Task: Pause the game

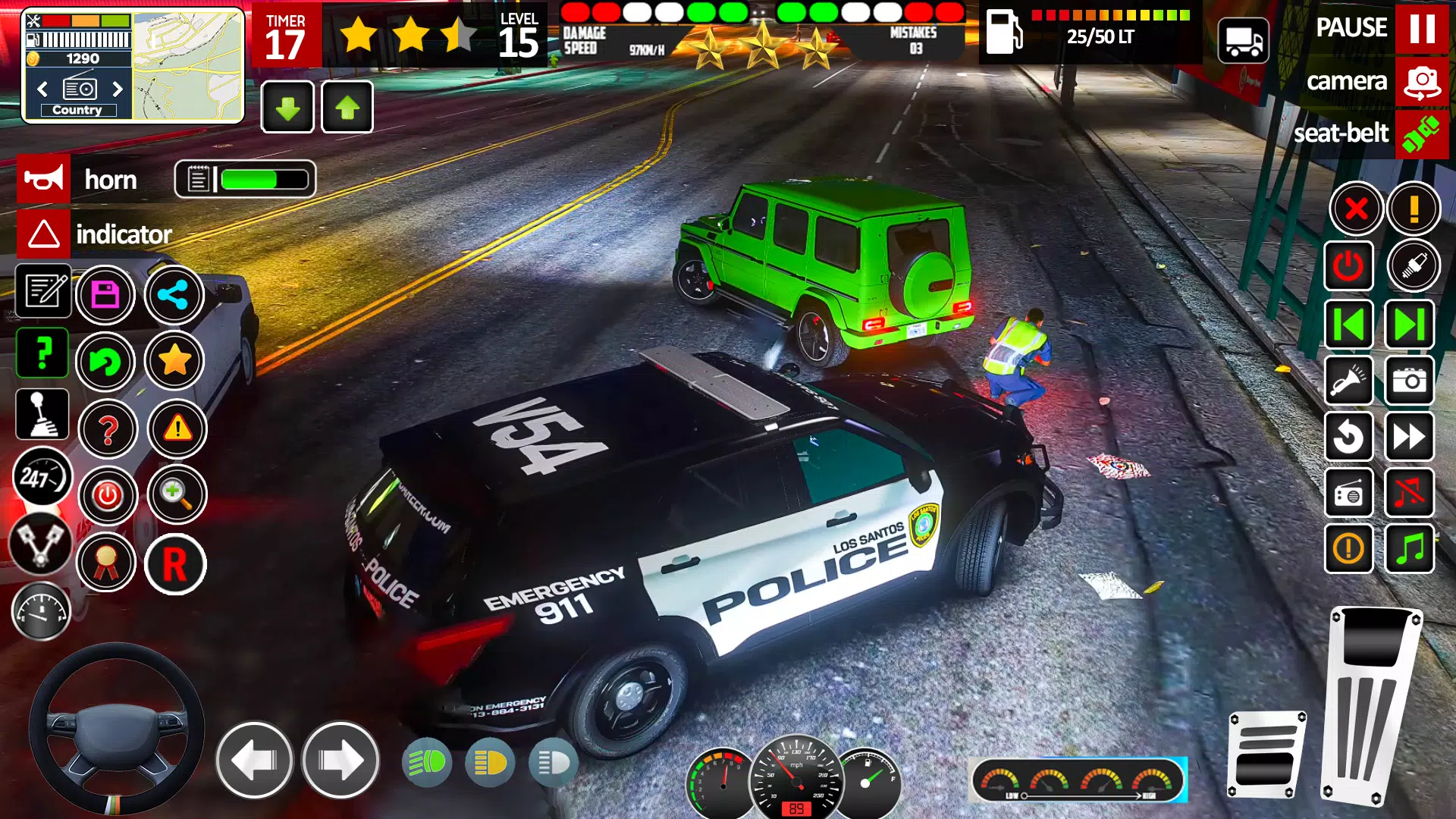Action: pos(1421,29)
